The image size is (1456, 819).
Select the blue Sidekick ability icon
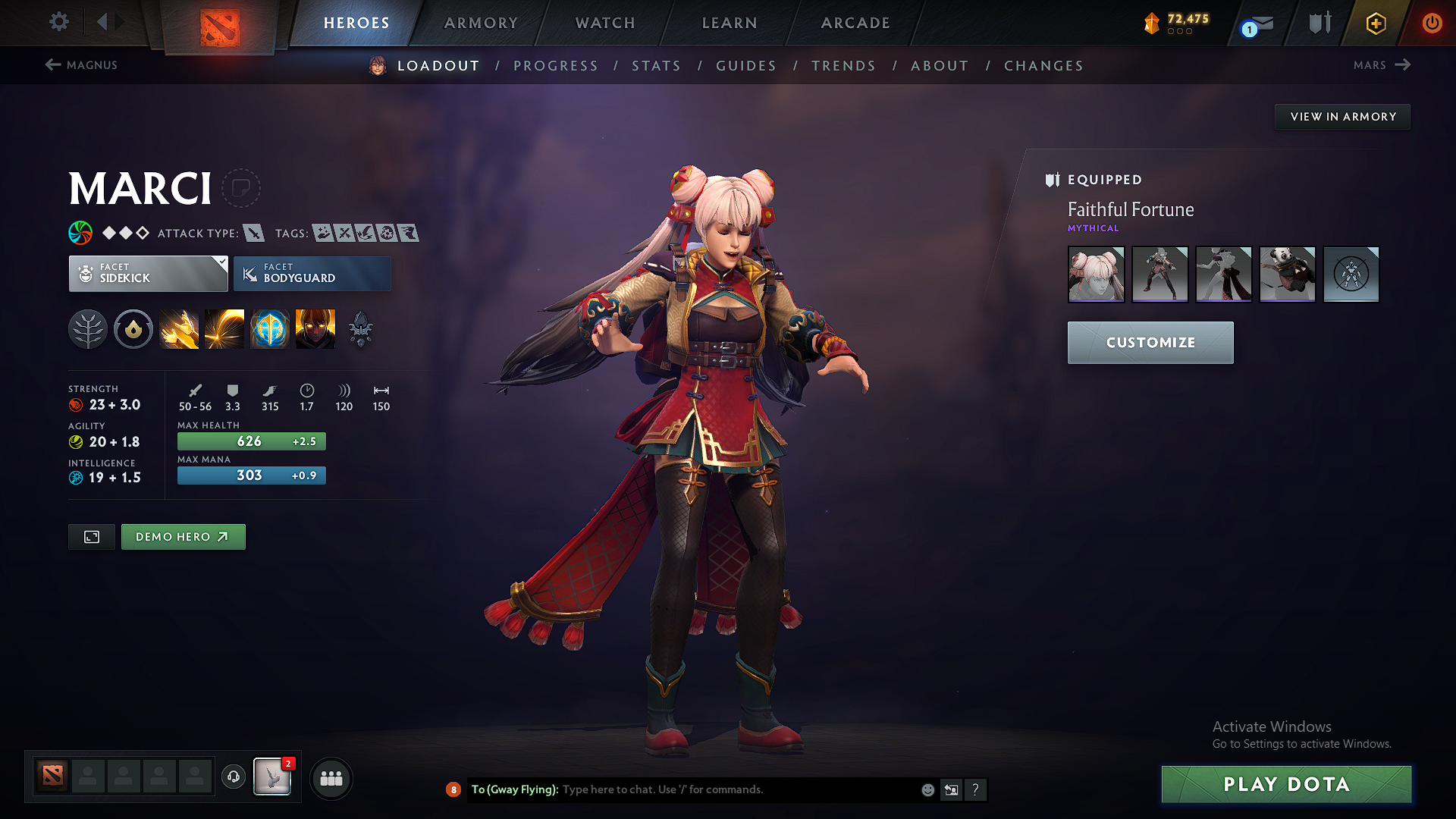tap(270, 329)
